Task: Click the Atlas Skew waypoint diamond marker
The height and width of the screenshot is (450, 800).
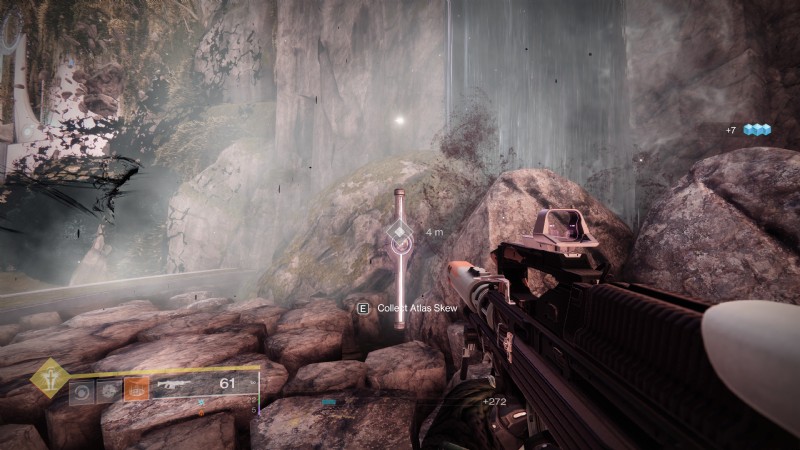Action: pyautogui.click(x=400, y=235)
